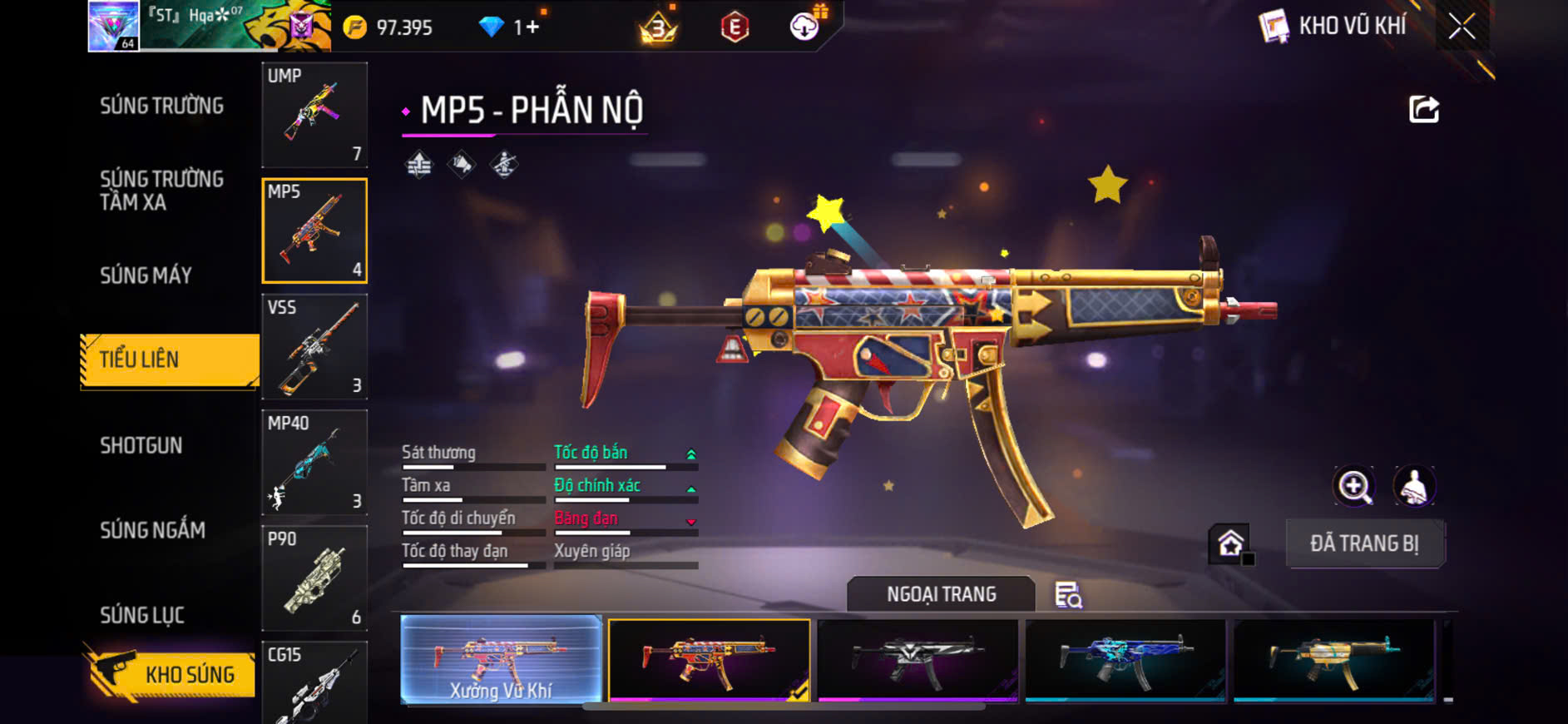
Task: Open the Kho Súng button
Action: (x=171, y=674)
